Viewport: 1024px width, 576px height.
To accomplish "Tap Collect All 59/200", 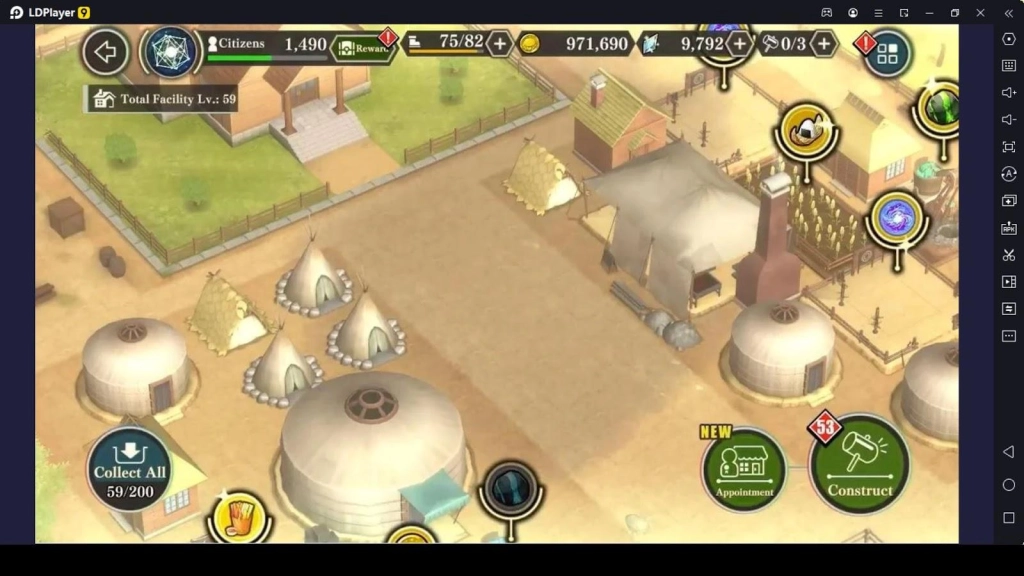I will pyautogui.click(x=130, y=469).
